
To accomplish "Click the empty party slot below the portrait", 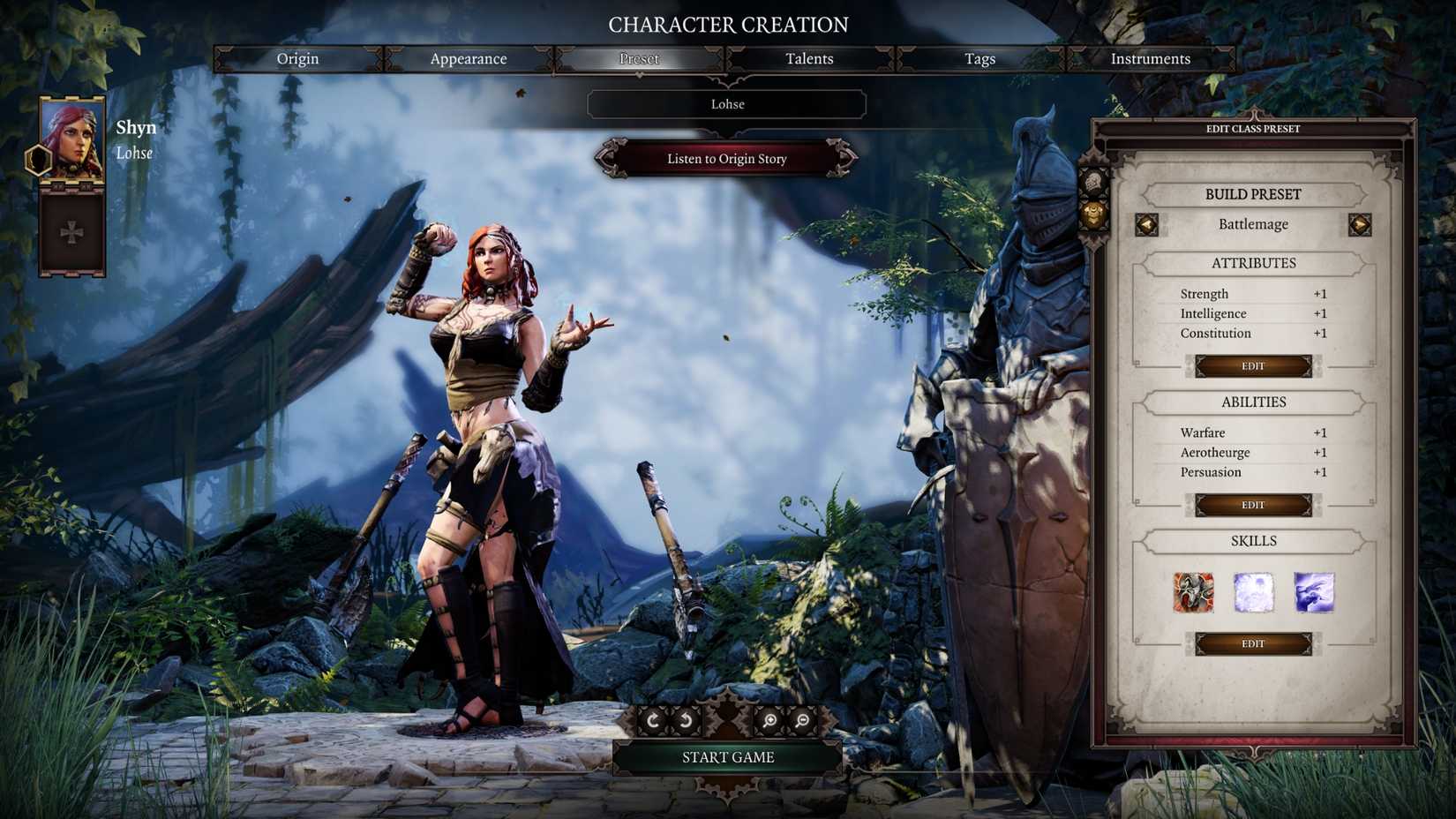I will pos(71,231).
